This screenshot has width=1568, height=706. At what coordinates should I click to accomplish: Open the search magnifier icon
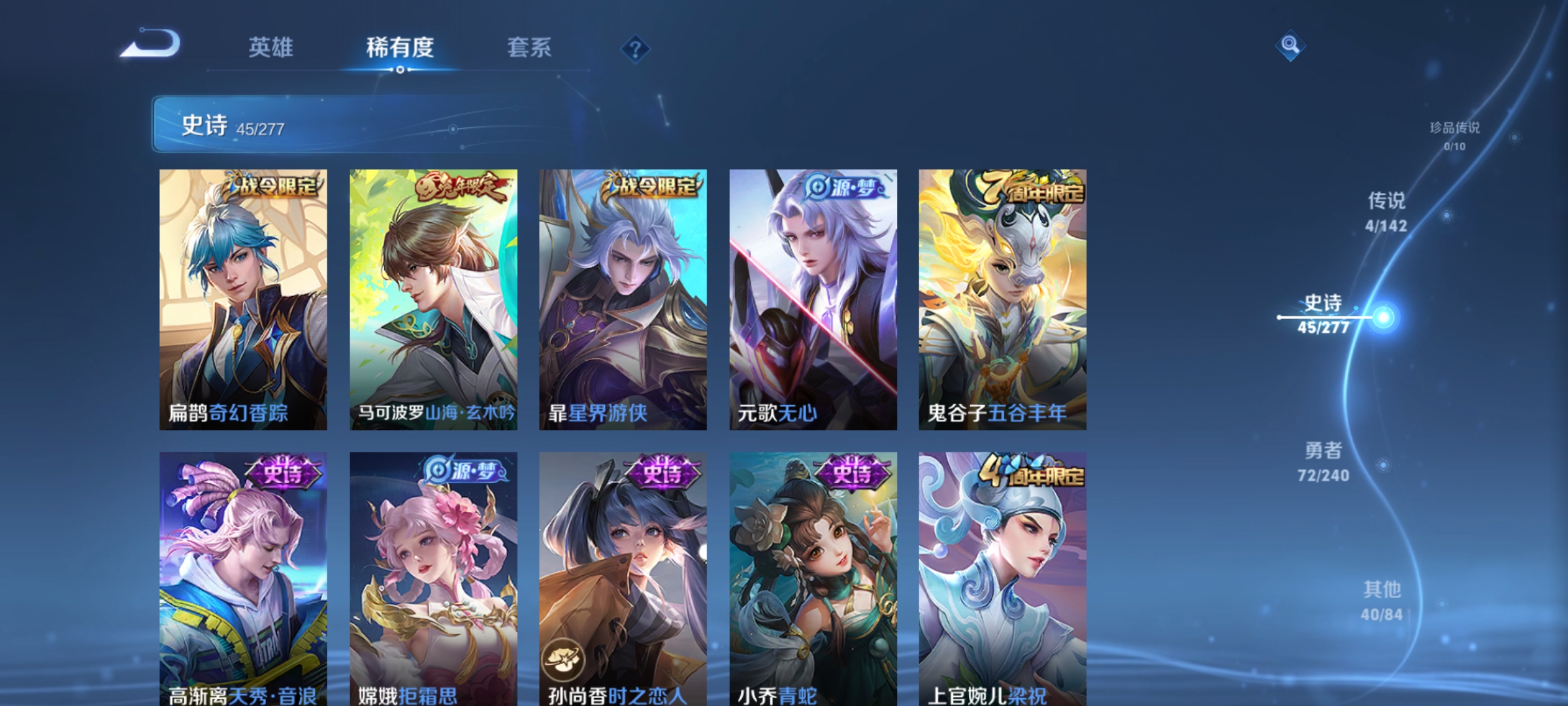(1289, 46)
